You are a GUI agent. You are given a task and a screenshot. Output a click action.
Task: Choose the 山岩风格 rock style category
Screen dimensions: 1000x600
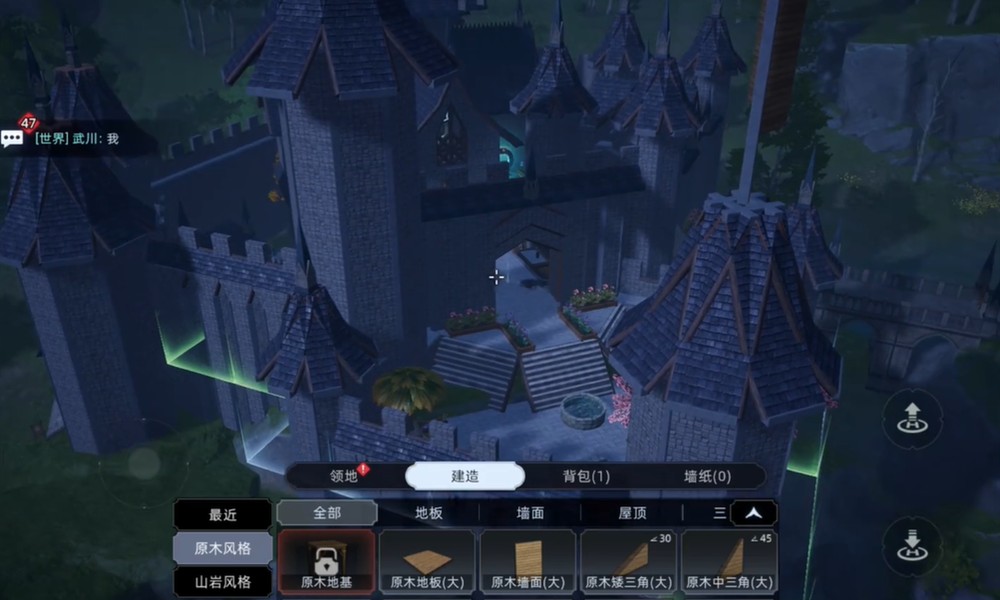222,581
